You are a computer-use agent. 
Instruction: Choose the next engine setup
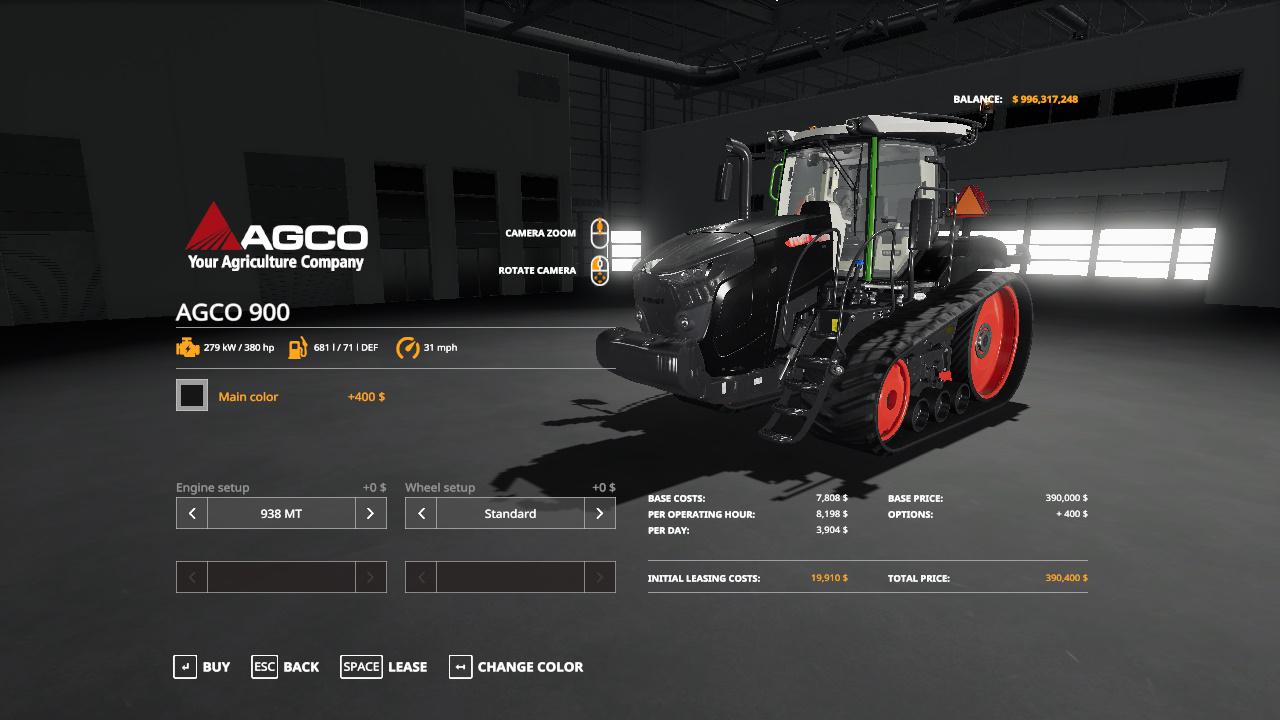click(x=370, y=514)
